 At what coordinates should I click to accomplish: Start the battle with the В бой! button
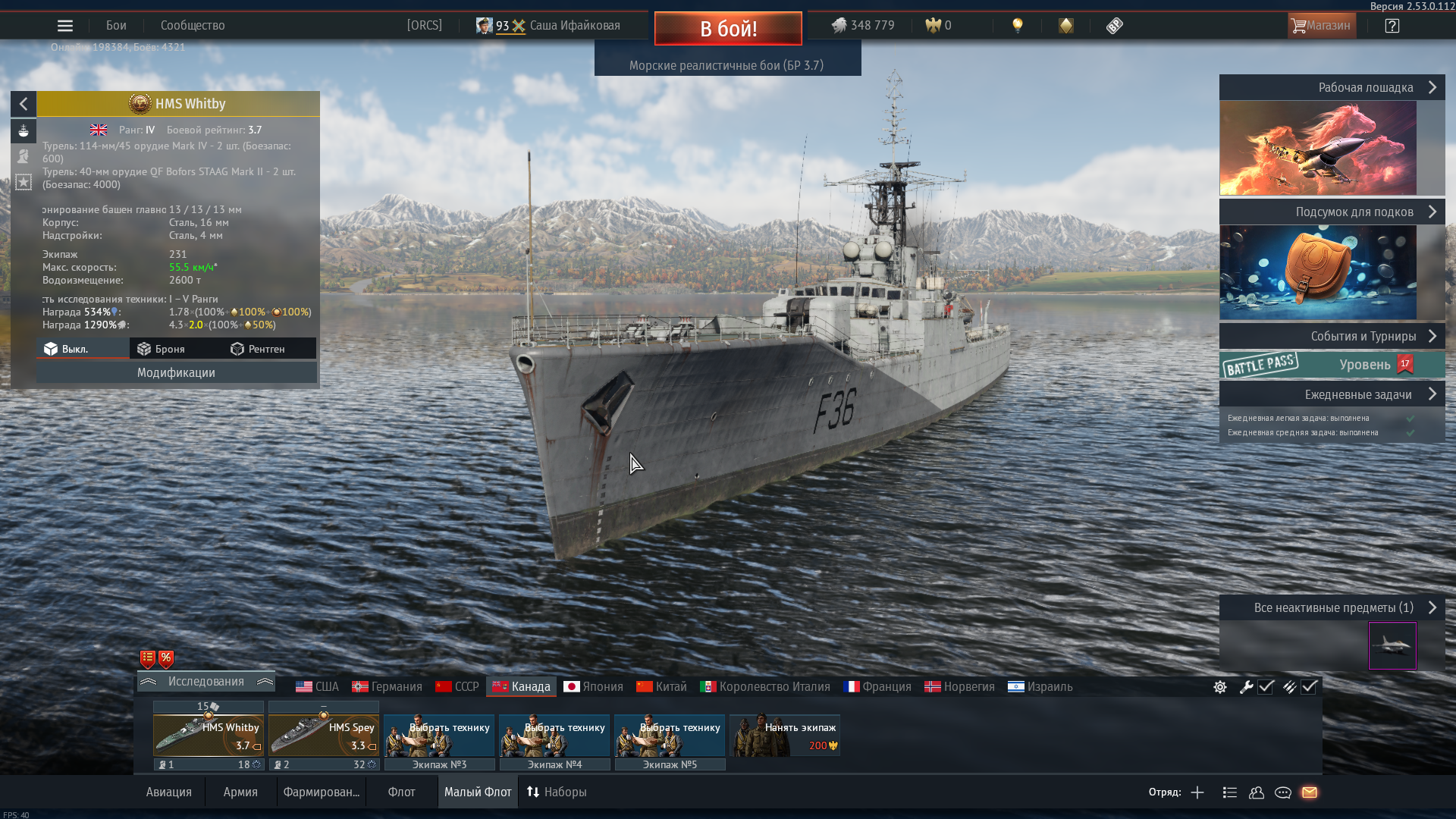tap(728, 29)
